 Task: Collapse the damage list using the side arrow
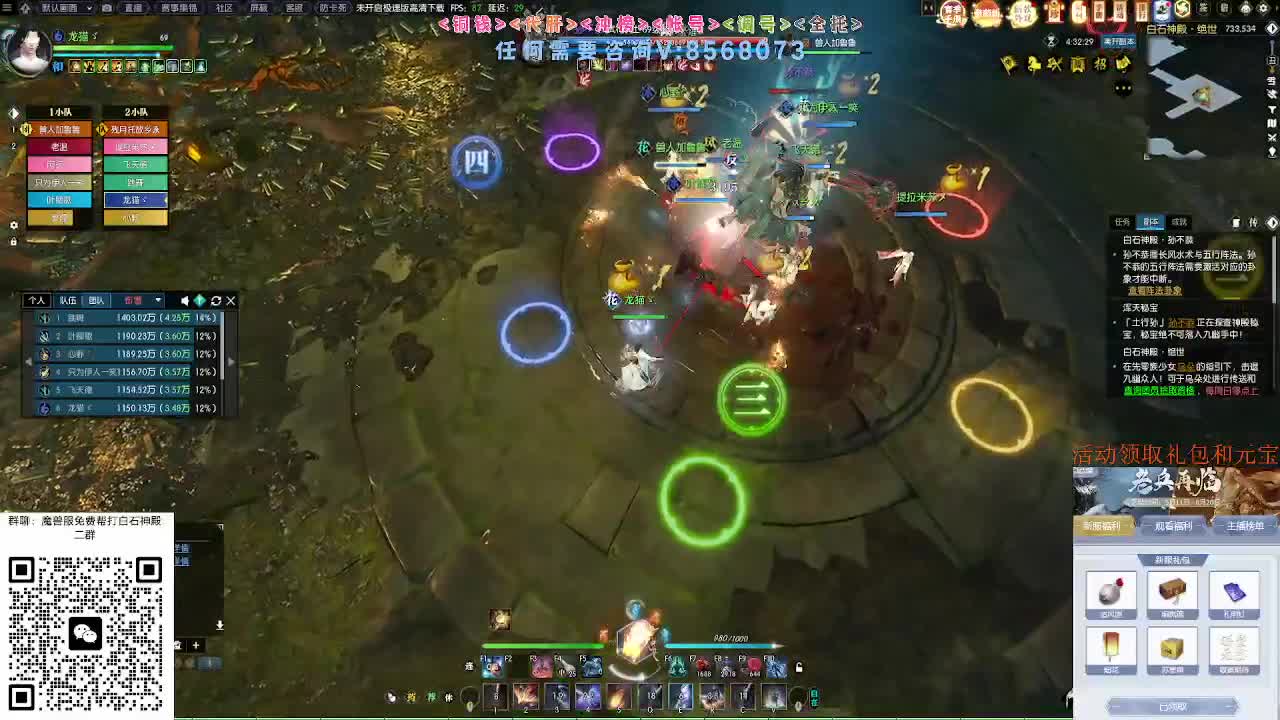coord(28,361)
